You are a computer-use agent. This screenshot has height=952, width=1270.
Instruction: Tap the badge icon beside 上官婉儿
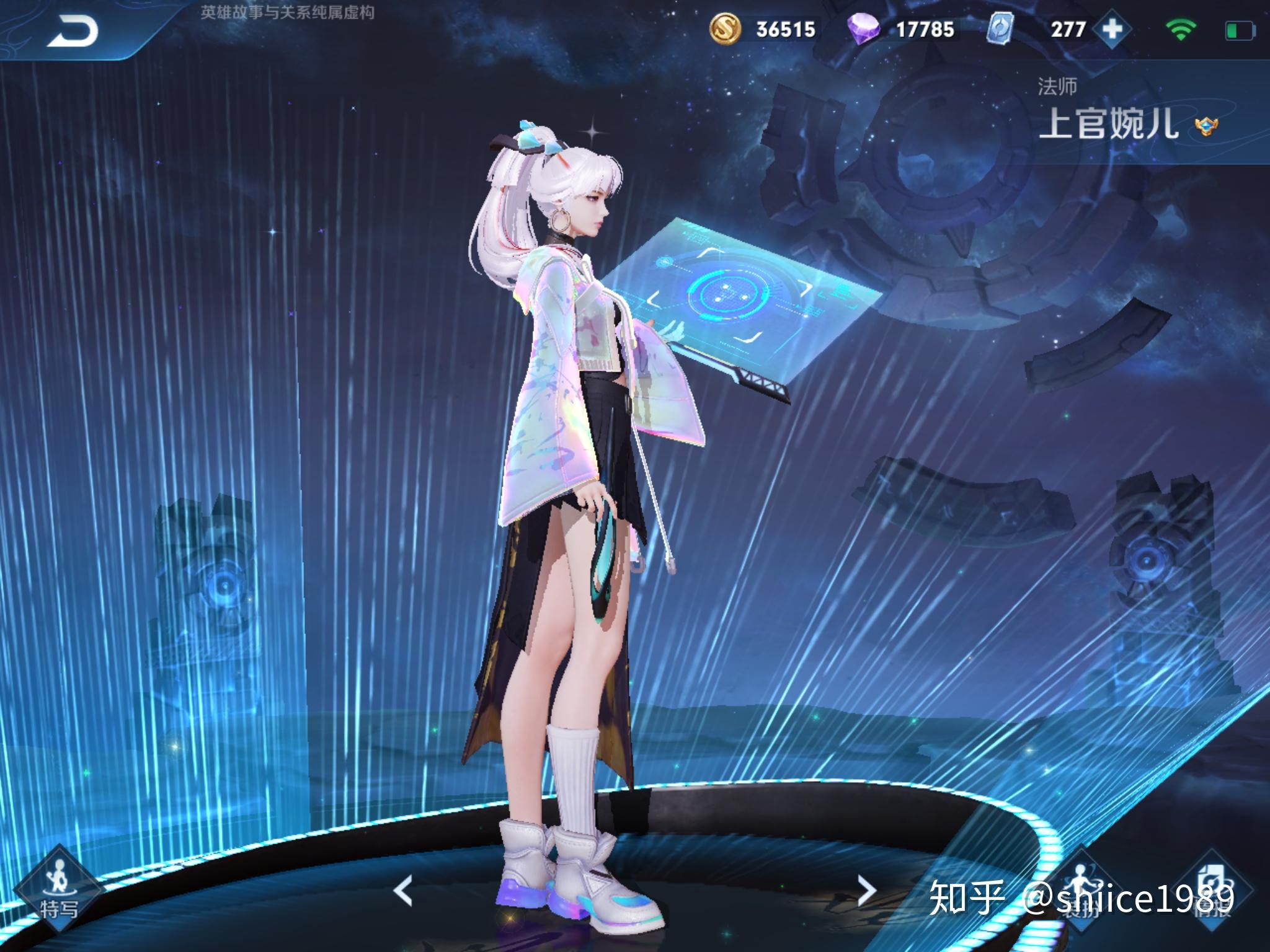tap(1206, 126)
